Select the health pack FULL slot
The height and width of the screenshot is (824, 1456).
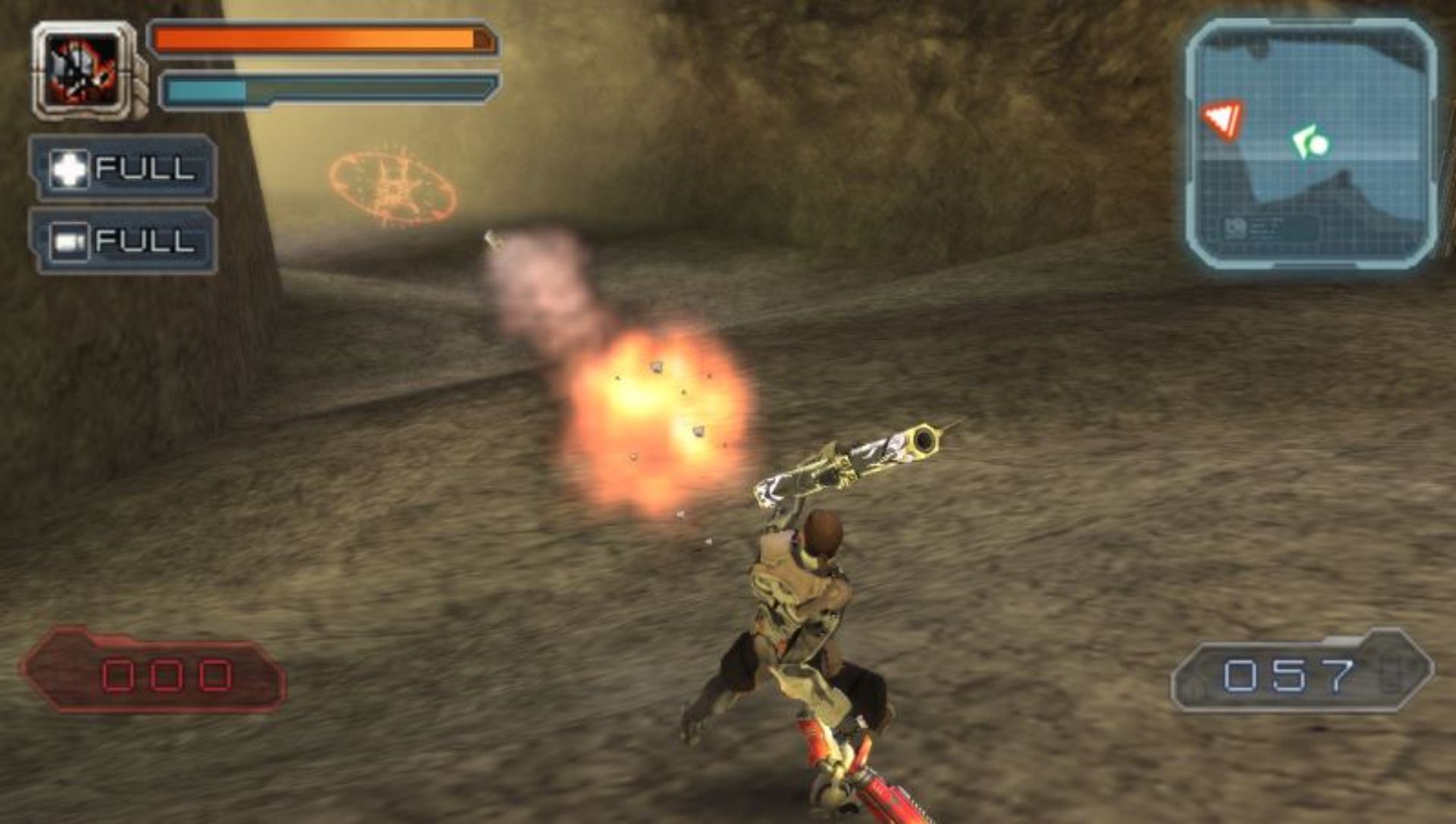(123, 168)
